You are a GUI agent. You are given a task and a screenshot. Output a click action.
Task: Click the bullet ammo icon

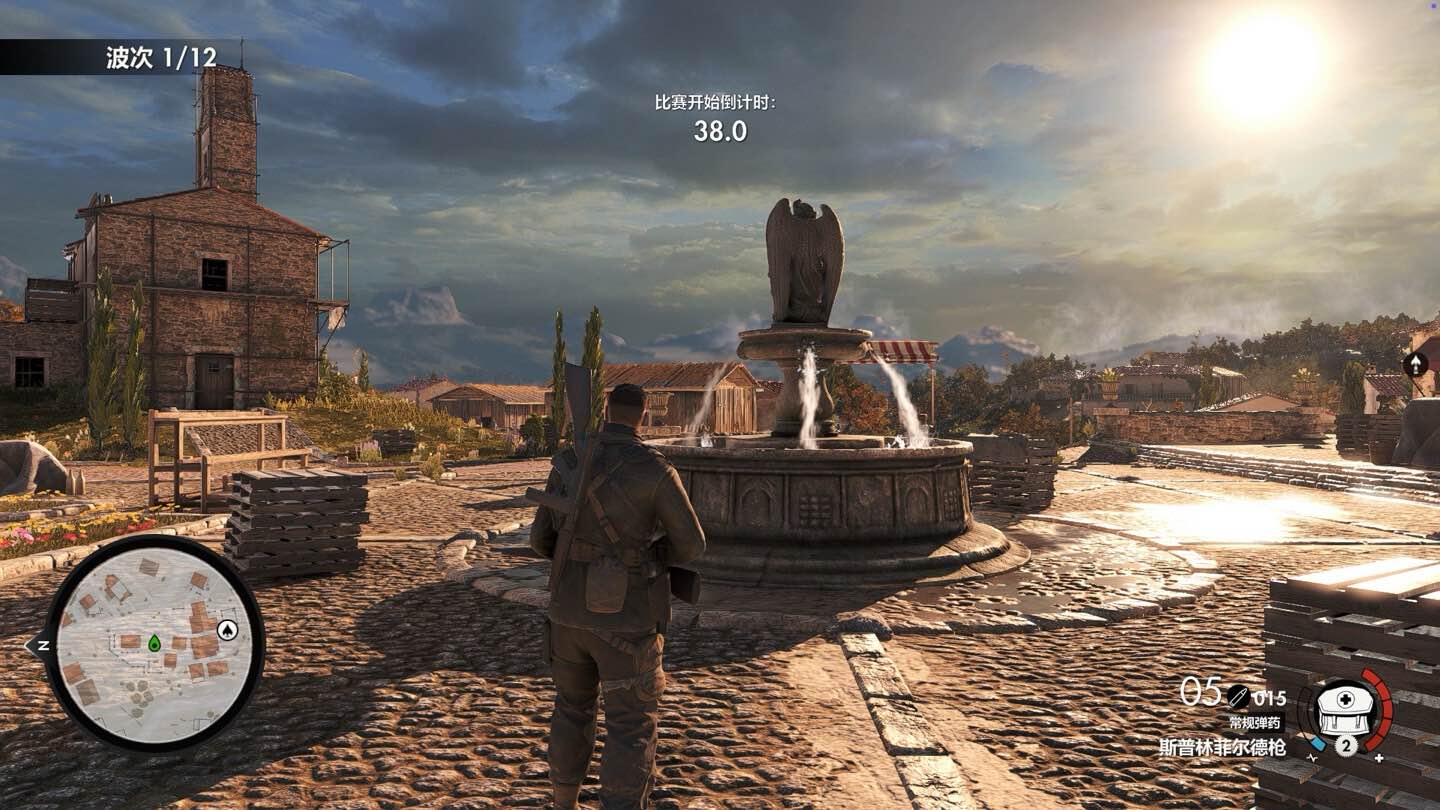pos(1237,697)
